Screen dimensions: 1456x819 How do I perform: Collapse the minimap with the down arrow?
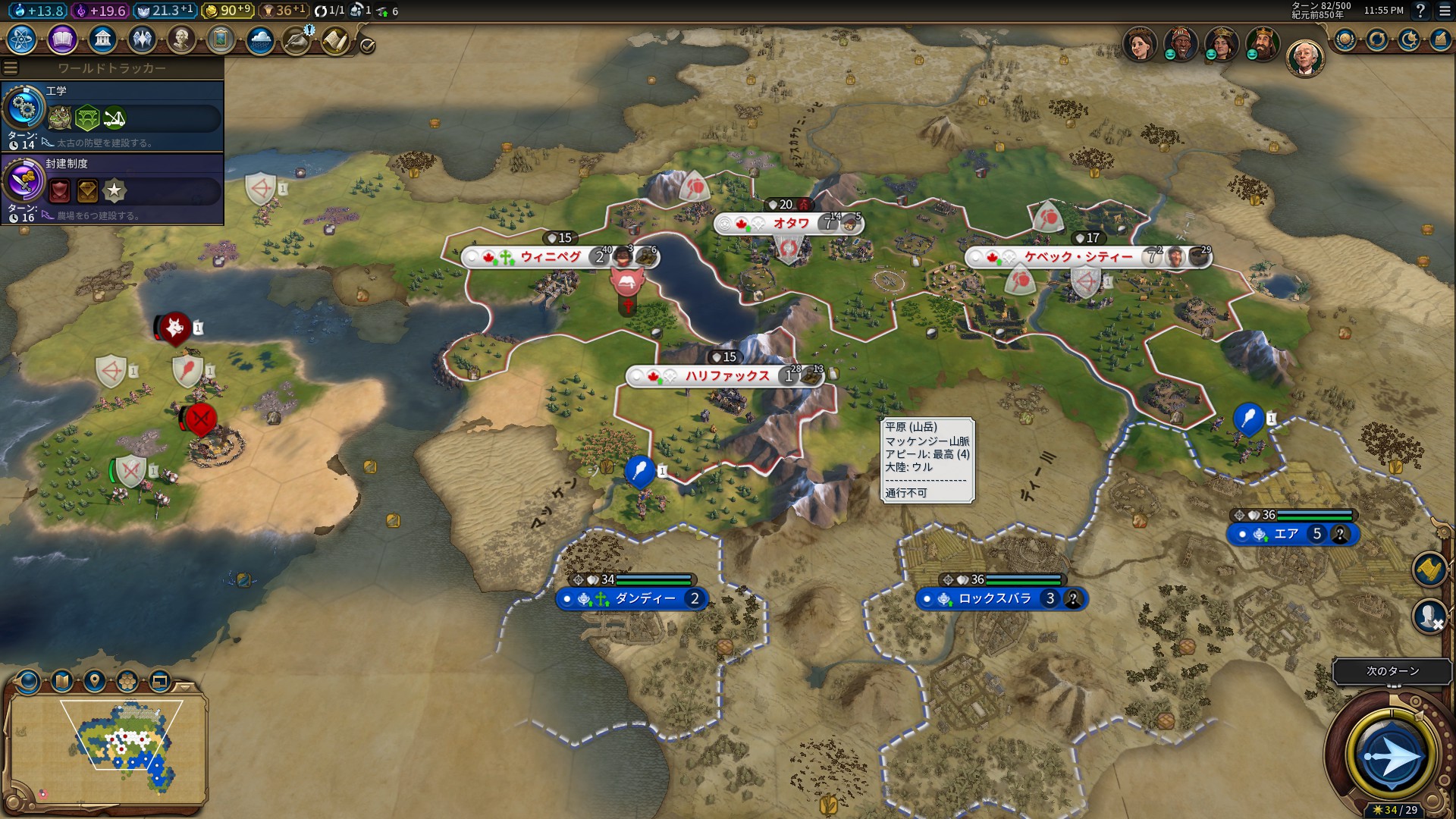pyautogui.click(x=184, y=686)
